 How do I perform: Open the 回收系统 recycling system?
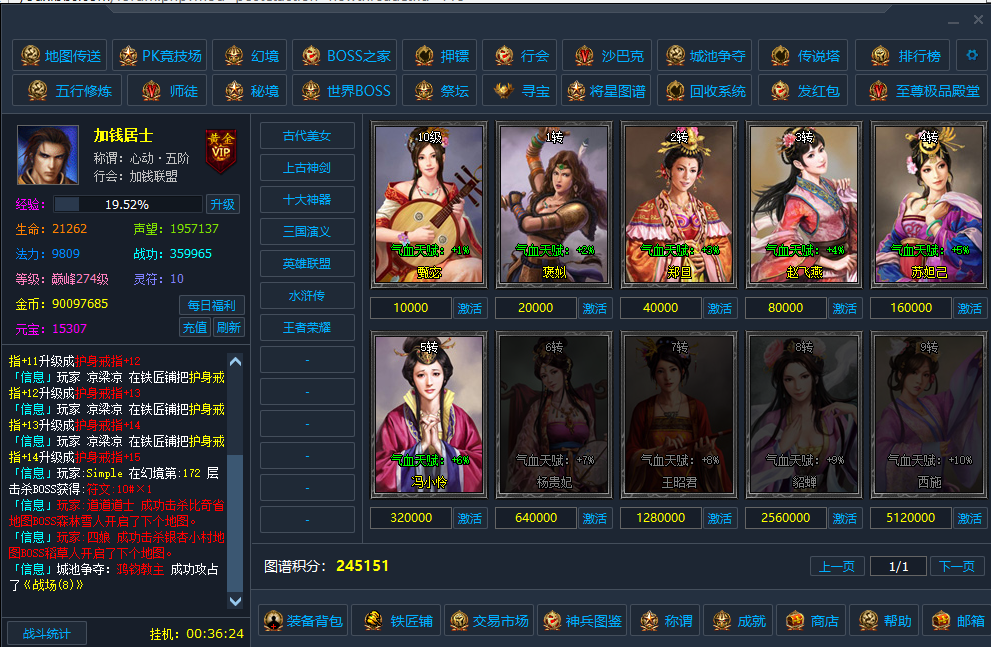coord(705,91)
